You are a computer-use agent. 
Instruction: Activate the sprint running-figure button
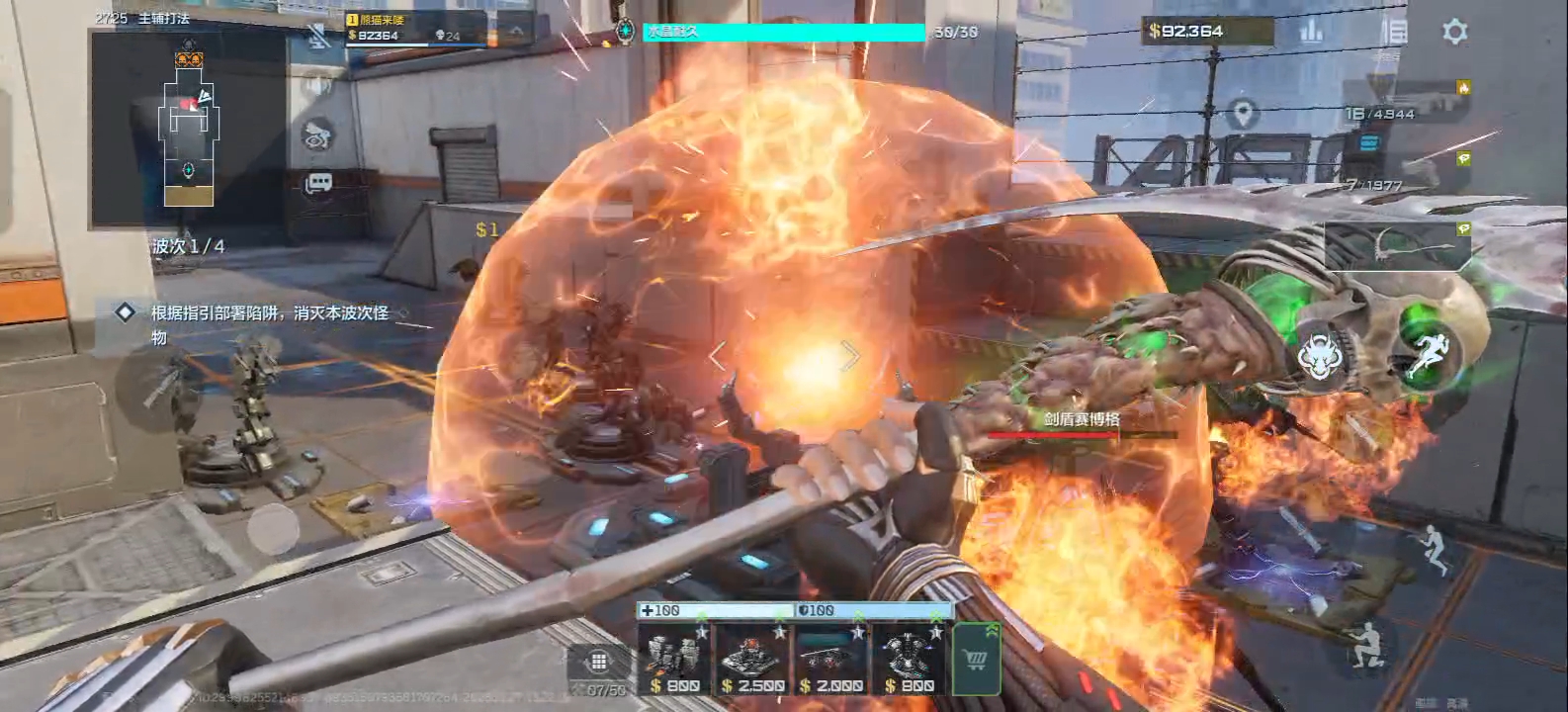tap(1425, 356)
